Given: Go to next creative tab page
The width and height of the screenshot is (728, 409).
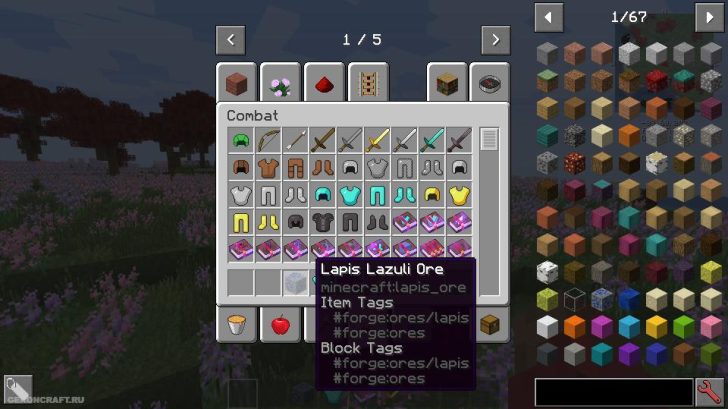Looking at the screenshot, I should [x=495, y=40].
